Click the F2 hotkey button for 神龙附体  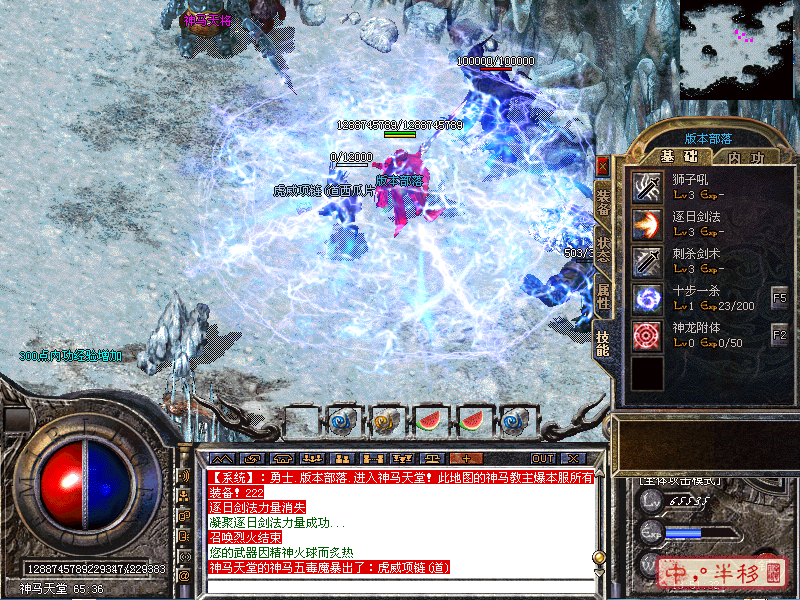tap(780, 336)
